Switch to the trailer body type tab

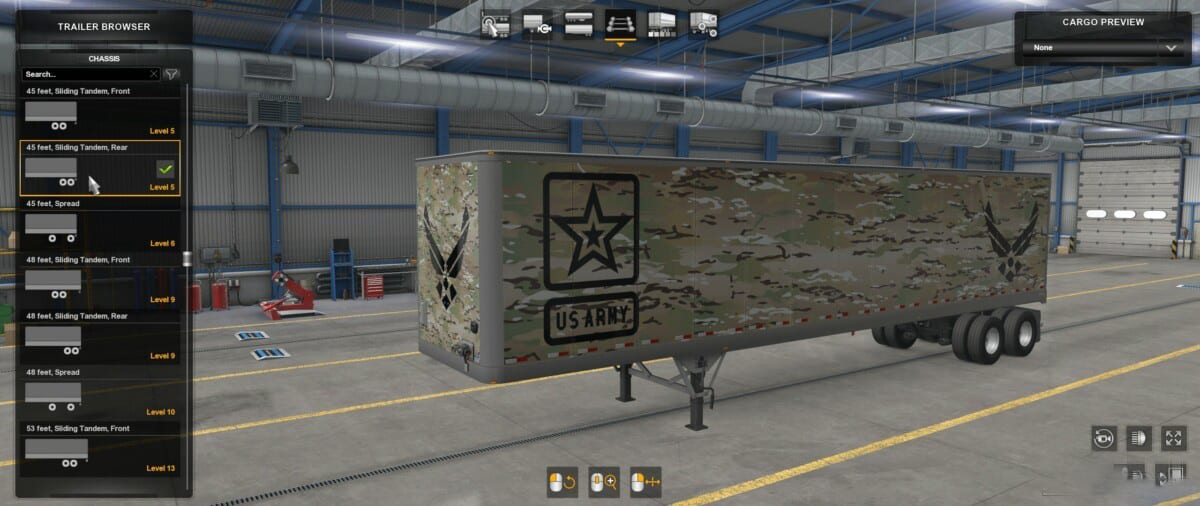pos(578,23)
